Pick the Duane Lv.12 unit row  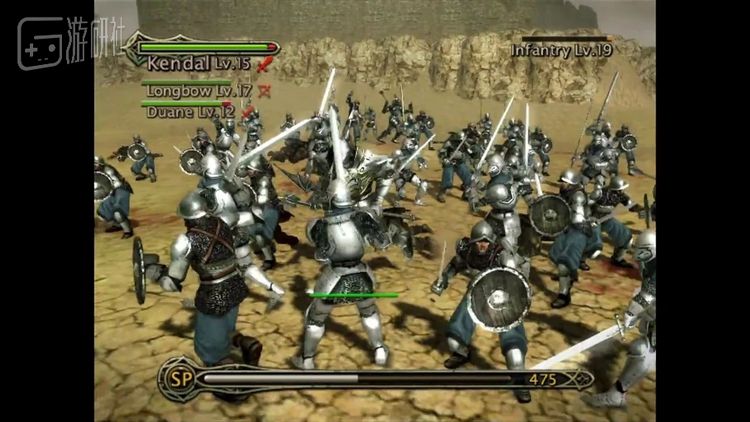point(191,112)
